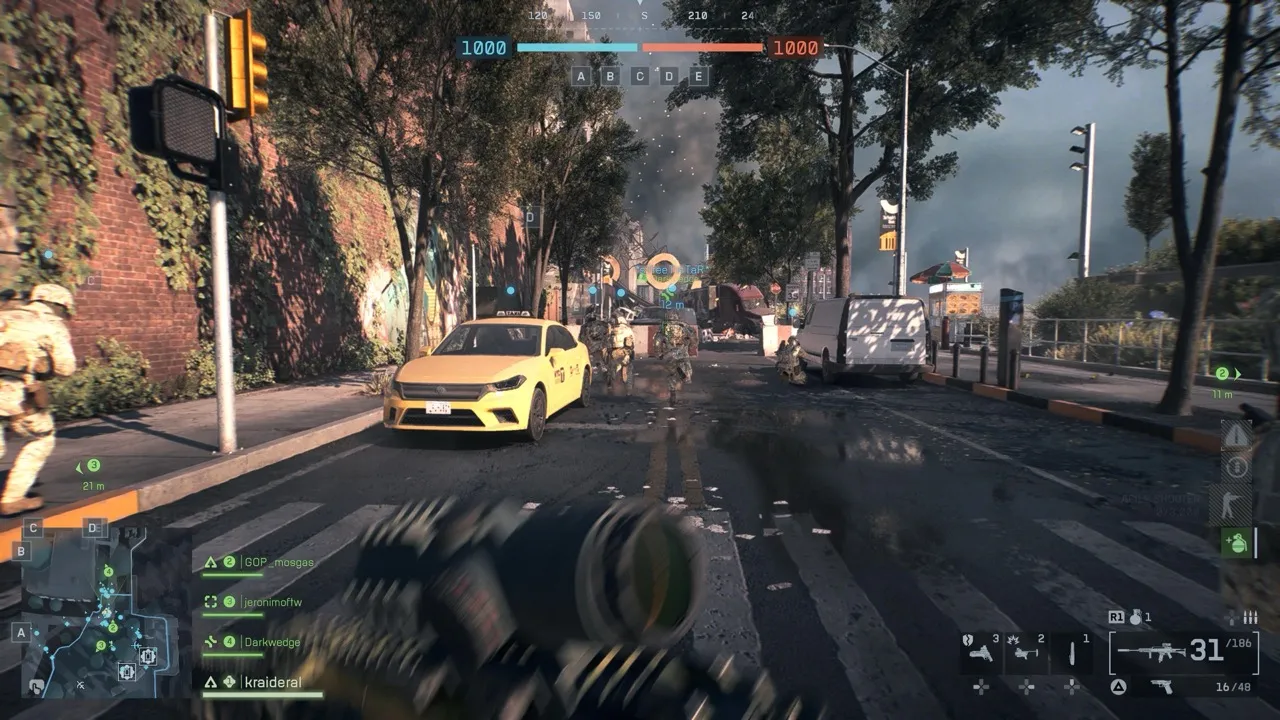Select capture point E in the objective bar
Image resolution: width=1280 pixels, height=720 pixels.
(698, 76)
